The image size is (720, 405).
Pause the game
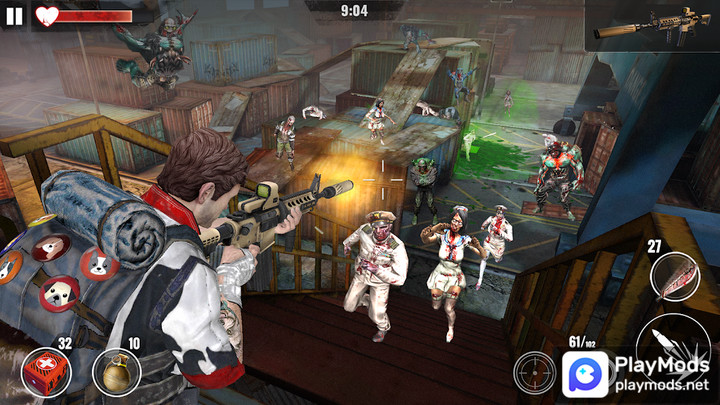pos(14,16)
